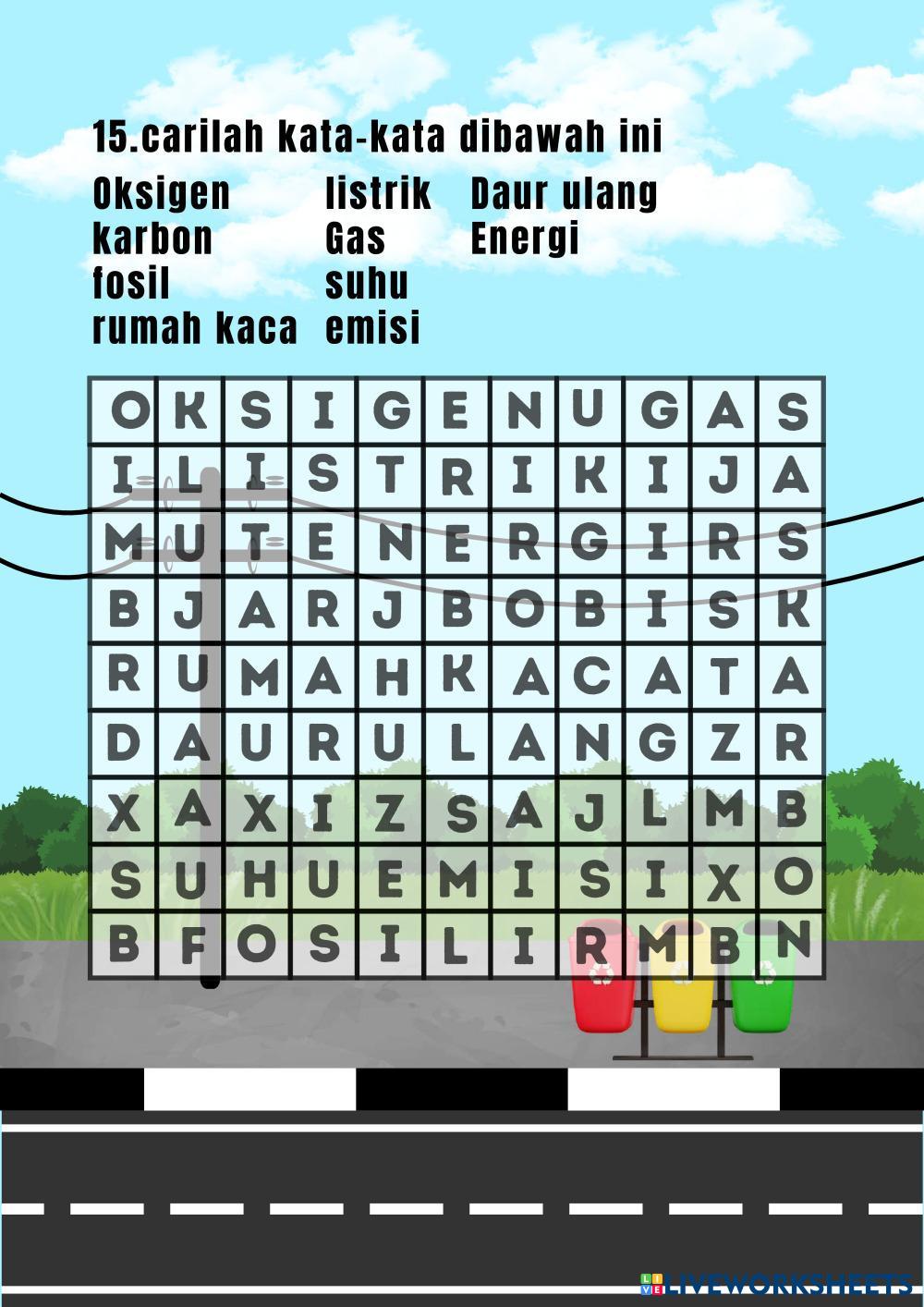The height and width of the screenshot is (1307, 924).
Task: Pick the final N of vertical KARBON
Action: pyautogui.click(x=791, y=943)
